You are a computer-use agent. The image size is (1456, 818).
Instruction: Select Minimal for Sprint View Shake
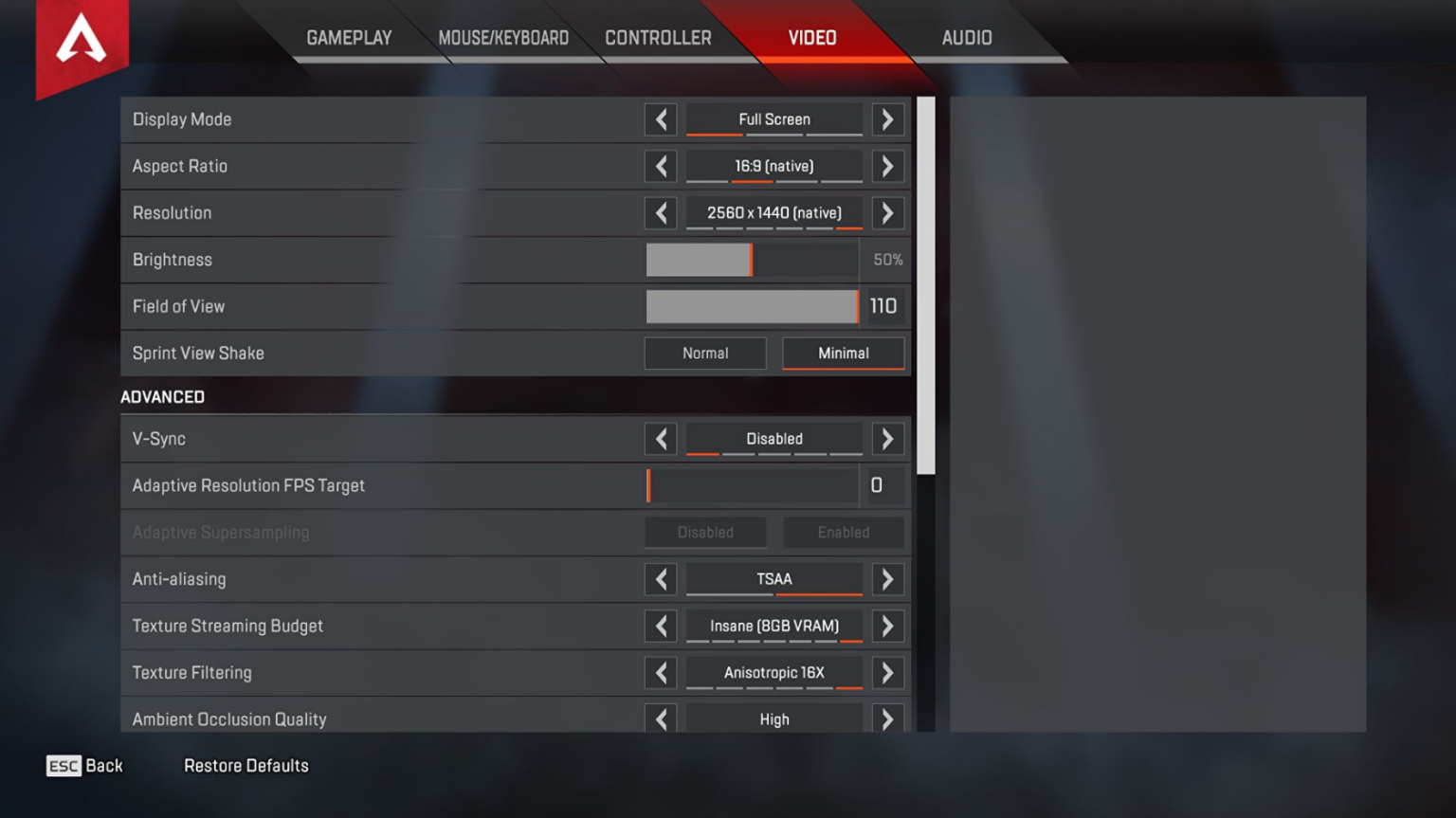(x=843, y=353)
